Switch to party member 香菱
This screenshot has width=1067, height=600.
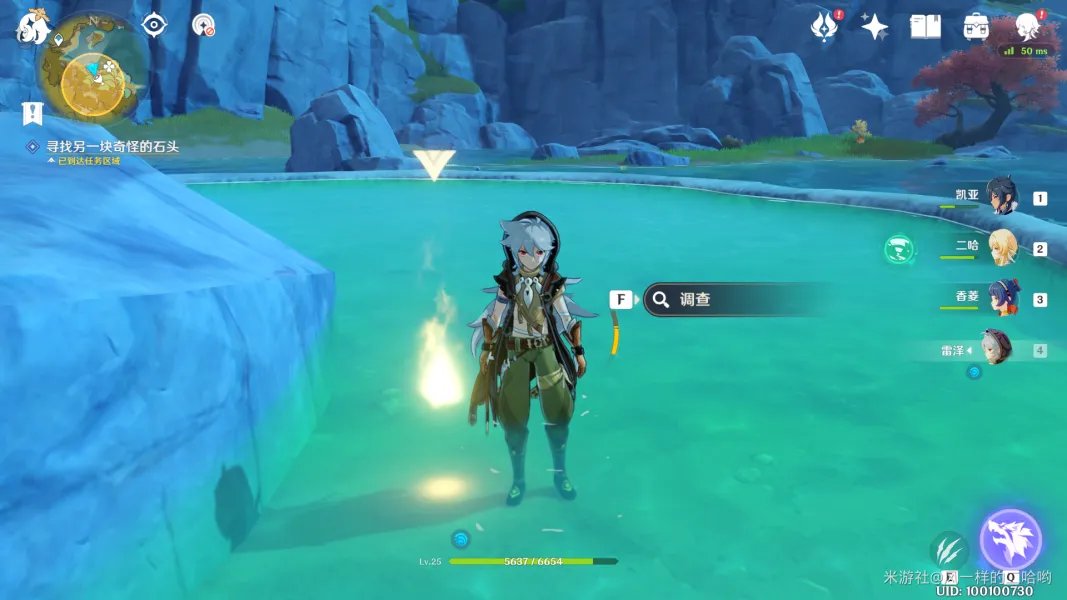pos(1001,298)
